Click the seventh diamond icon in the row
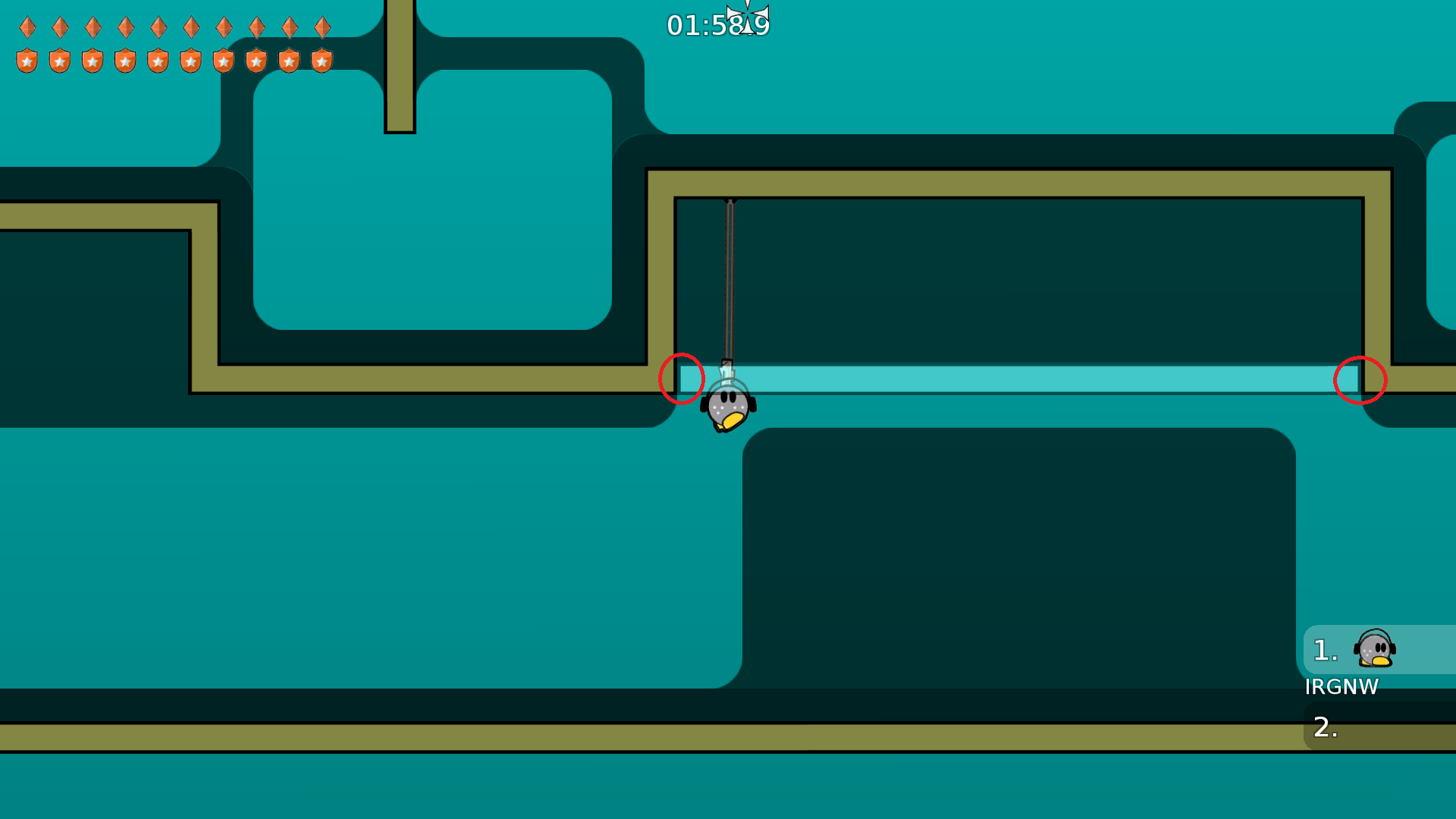This screenshot has width=1456, height=819. pos(223,27)
